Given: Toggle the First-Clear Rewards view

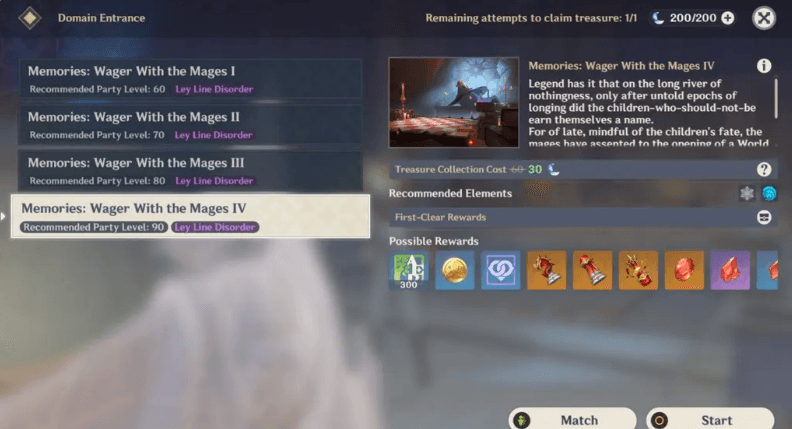Looking at the screenshot, I should (764, 217).
